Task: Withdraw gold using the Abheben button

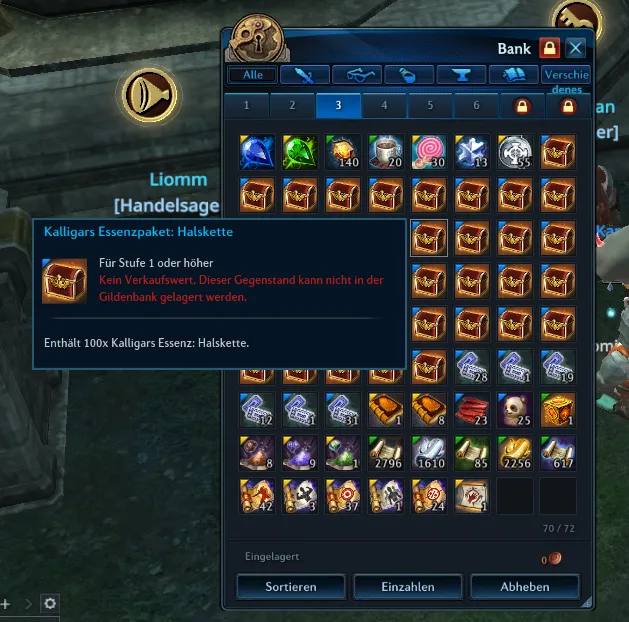Action: click(x=524, y=585)
